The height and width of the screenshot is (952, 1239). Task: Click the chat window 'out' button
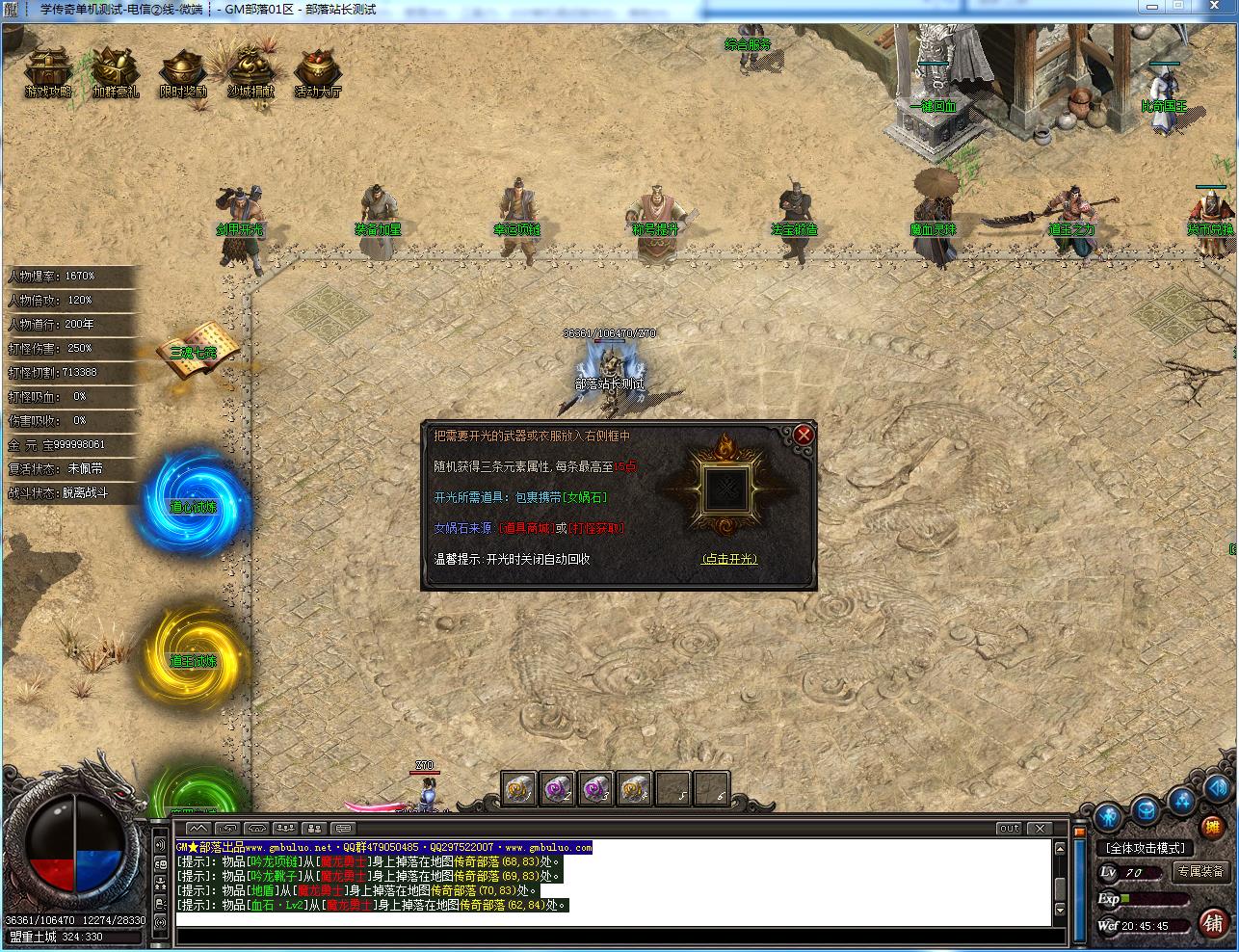tap(1009, 828)
